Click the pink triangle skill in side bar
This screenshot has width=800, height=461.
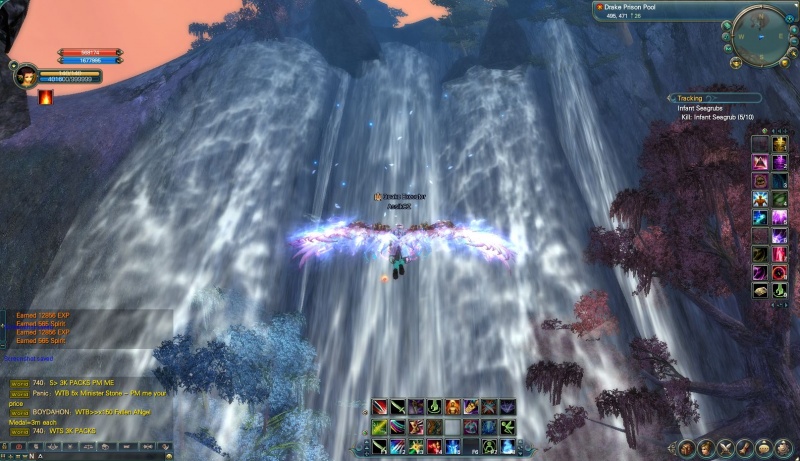[759, 162]
